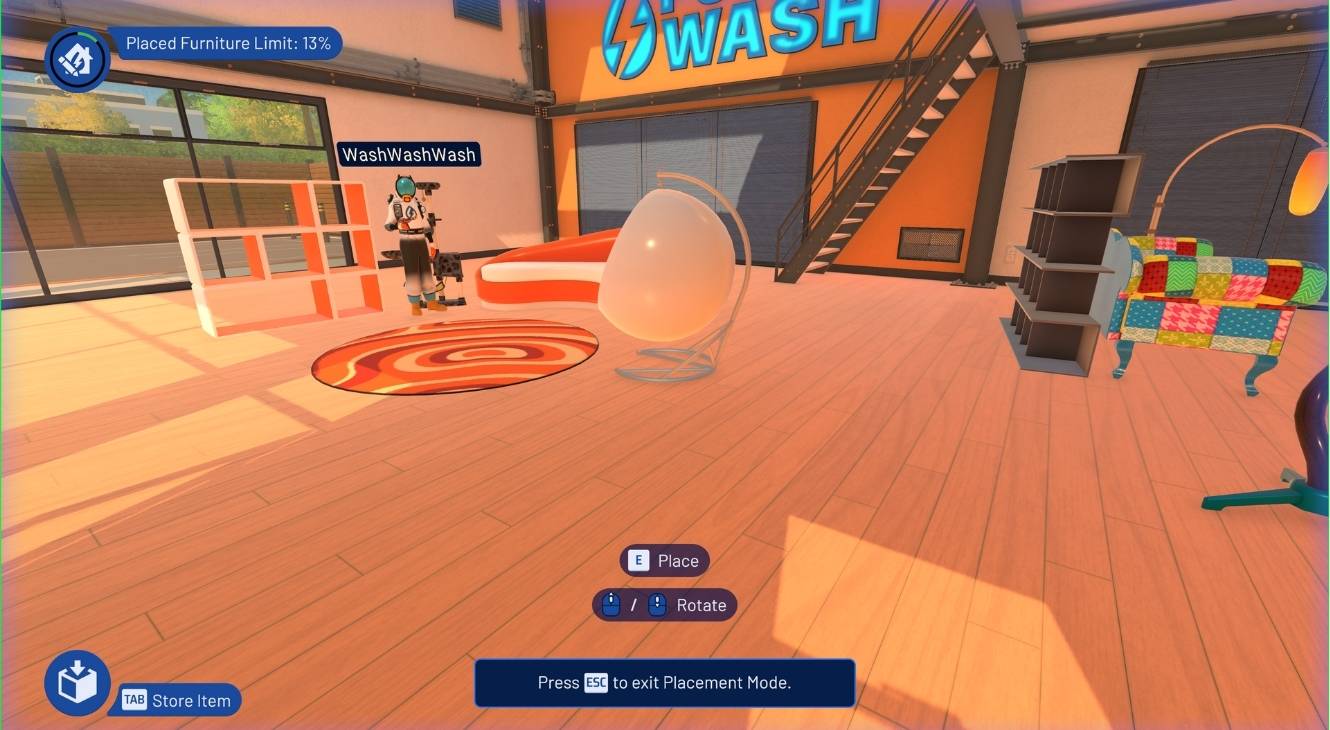Click the Rotate action label
This screenshot has height=730, width=1330.
click(x=701, y=605)
